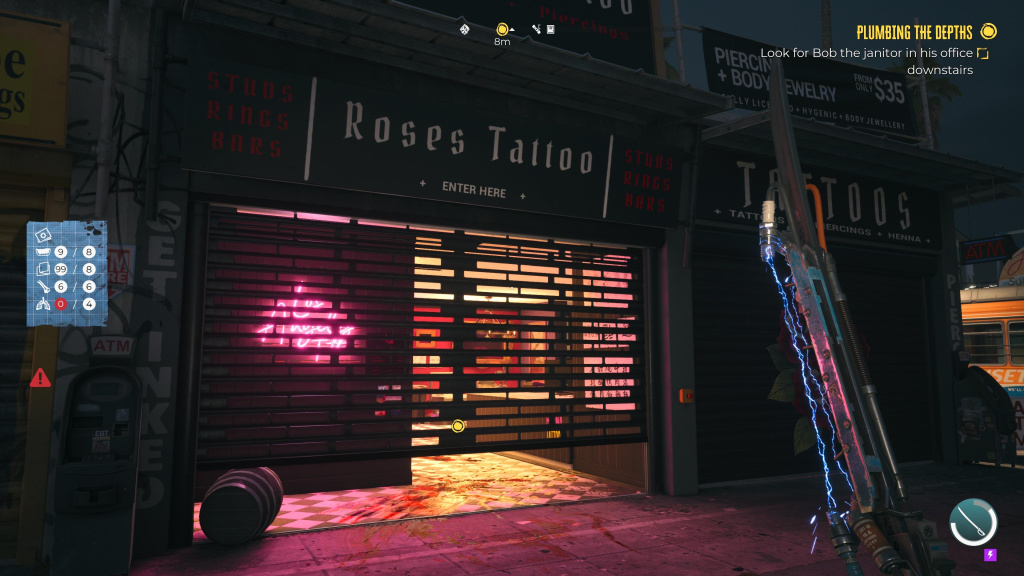Click the workbench tool compass marker

(535, 30)
